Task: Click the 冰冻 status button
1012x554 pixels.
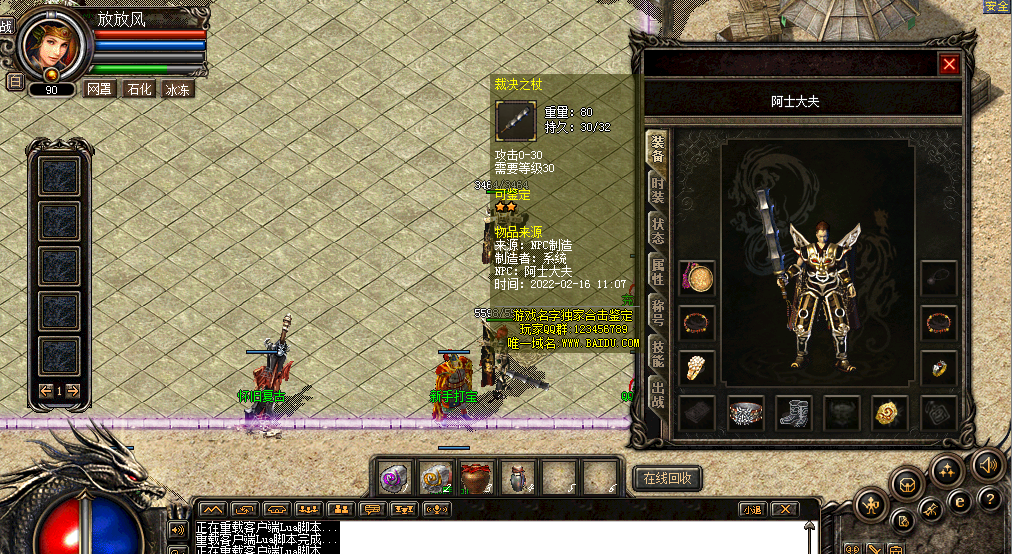Action: click(x=178, y=89)
